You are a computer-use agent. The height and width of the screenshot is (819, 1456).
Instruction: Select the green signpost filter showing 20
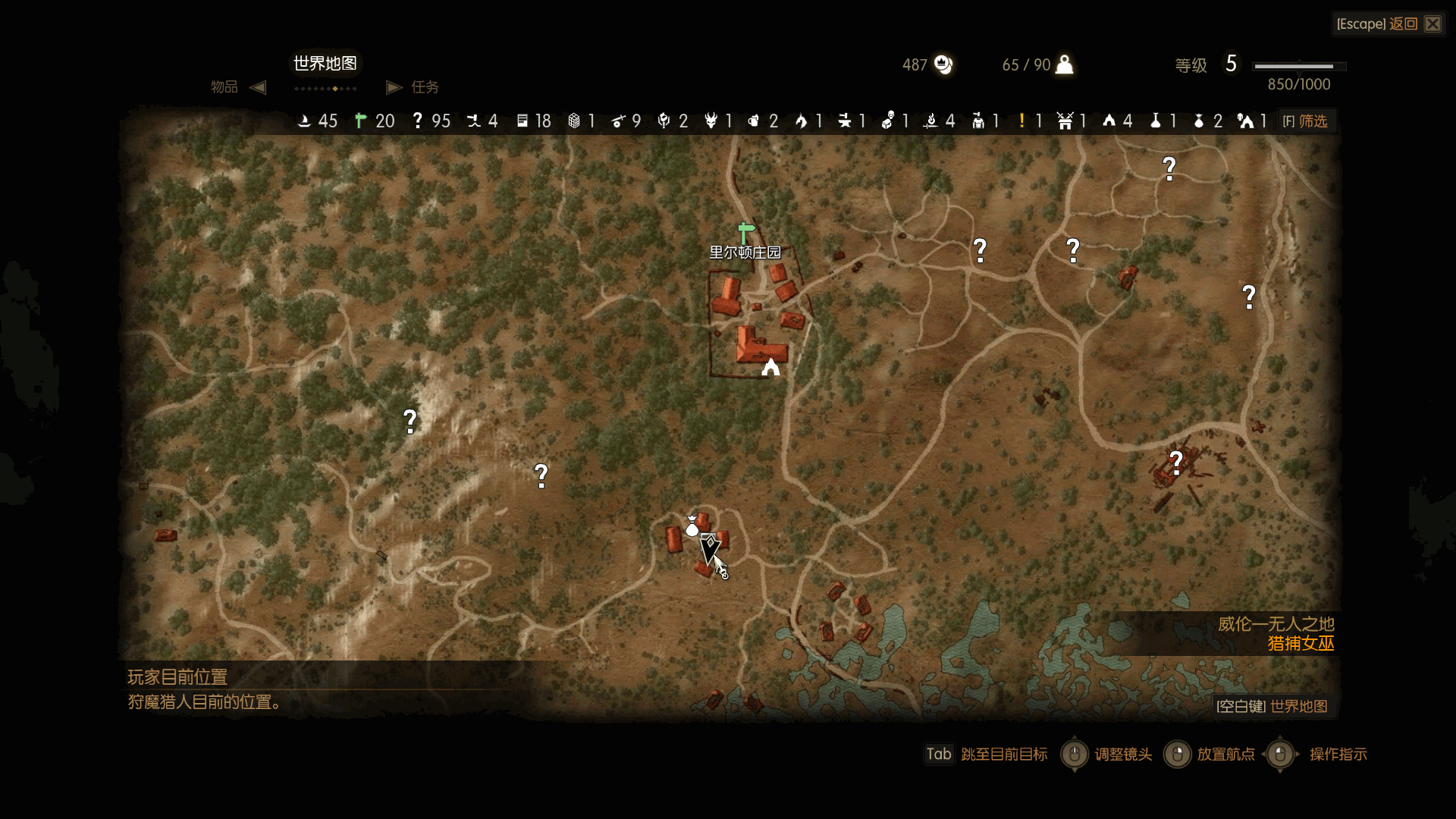361,121
